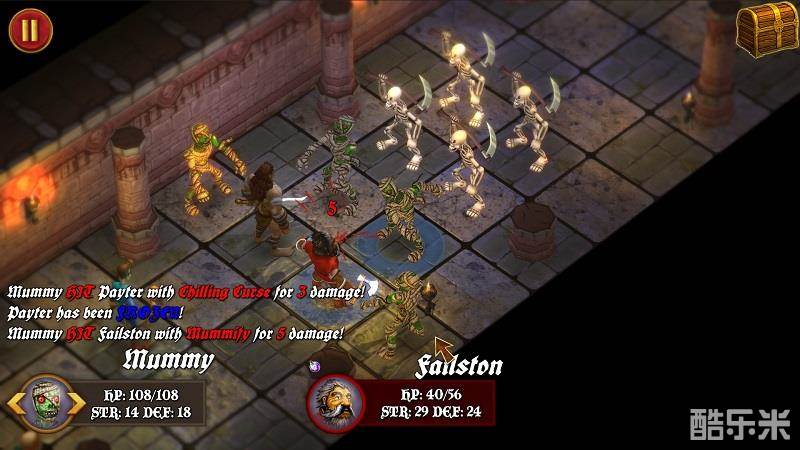Open the treasure chest inventory
Screen dimensions: 800x450
pos(763,28)
